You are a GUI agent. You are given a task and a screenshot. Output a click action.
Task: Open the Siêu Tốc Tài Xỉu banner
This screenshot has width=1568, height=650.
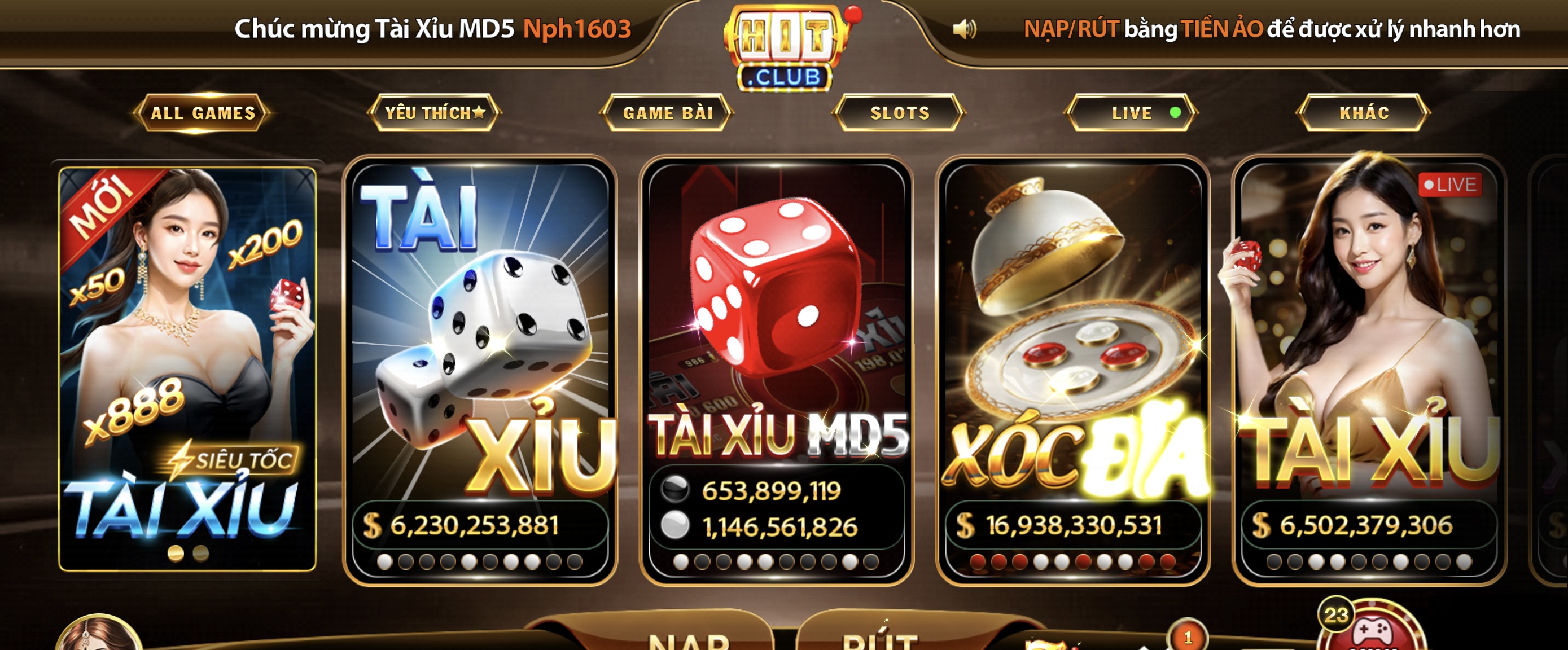[x=187, y=368]
